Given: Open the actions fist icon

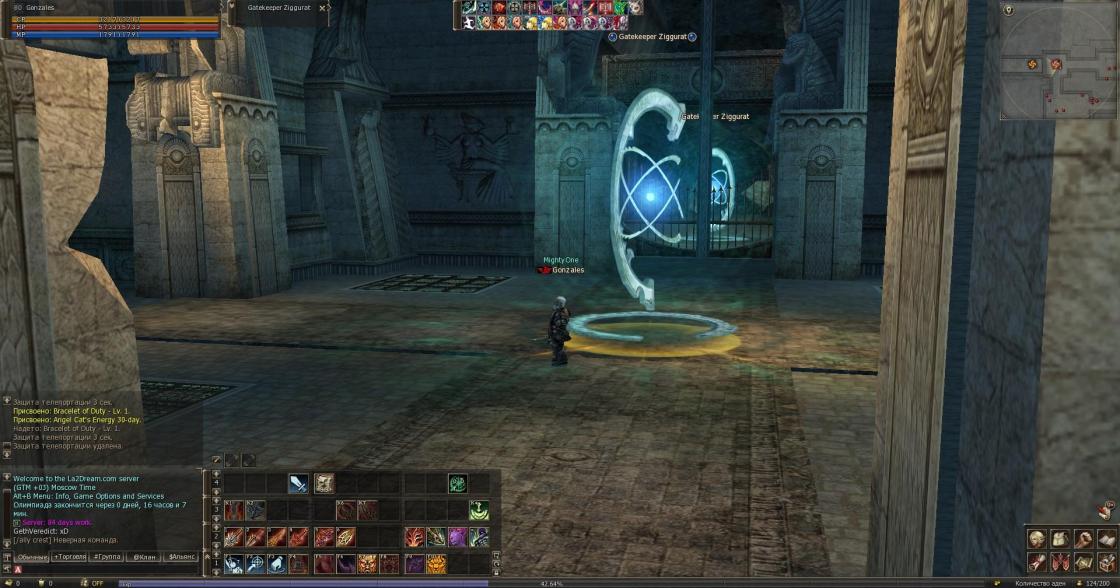Looking at the screenshot, I should tap(1083, 539).
